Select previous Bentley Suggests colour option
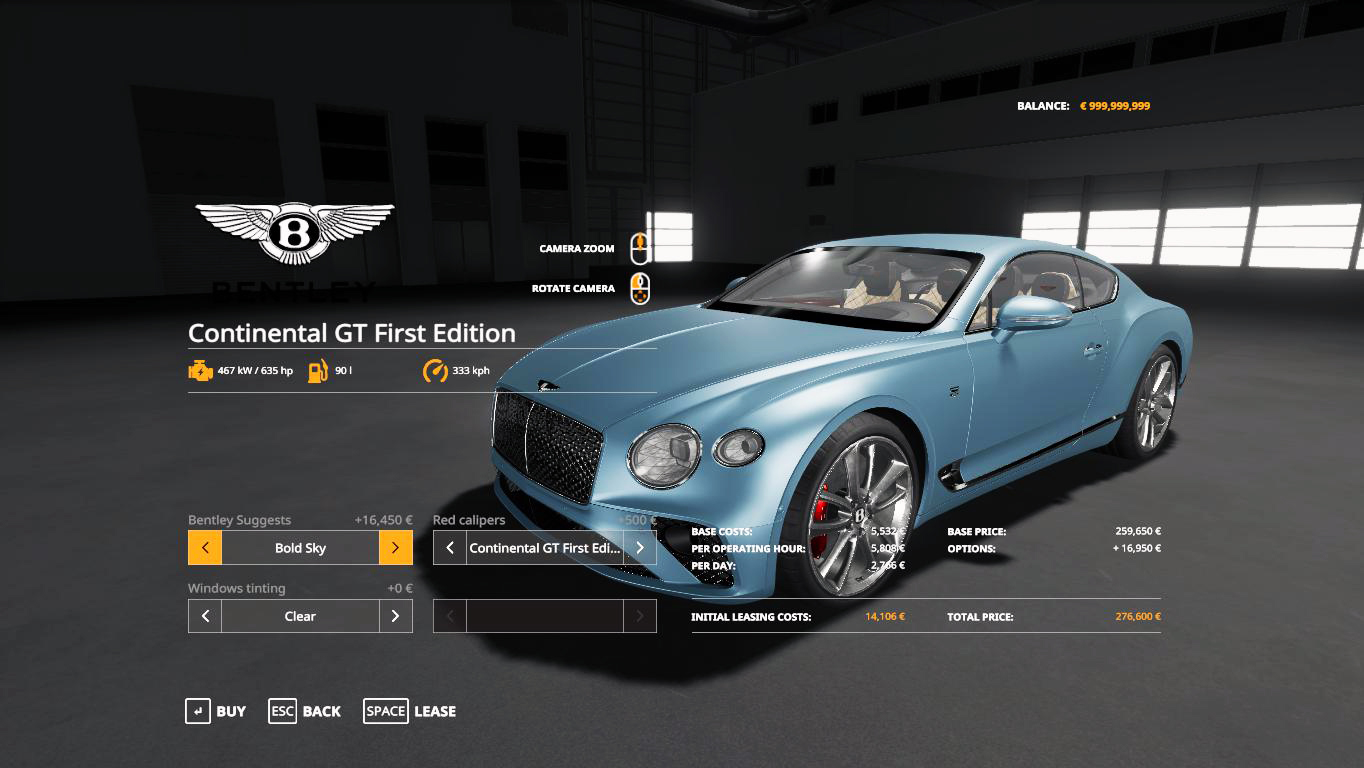The height and width of the screenshot is (768, 1364). pyautogui.click(x=205, y=548)
